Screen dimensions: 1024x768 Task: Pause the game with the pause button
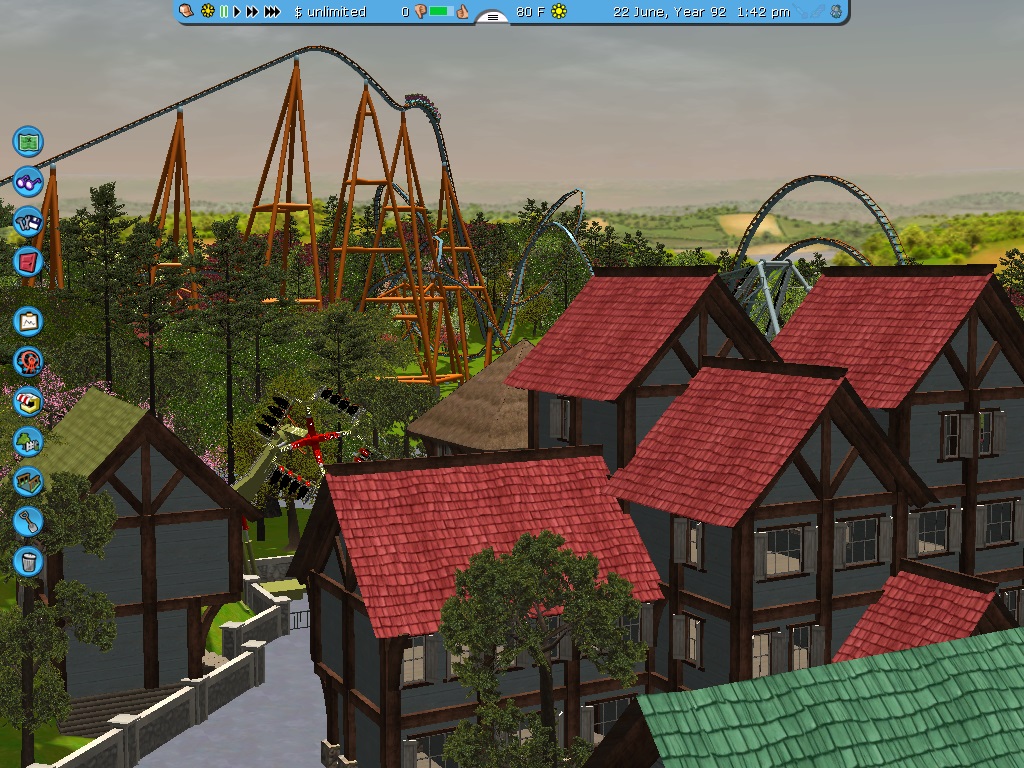point(224,12)
